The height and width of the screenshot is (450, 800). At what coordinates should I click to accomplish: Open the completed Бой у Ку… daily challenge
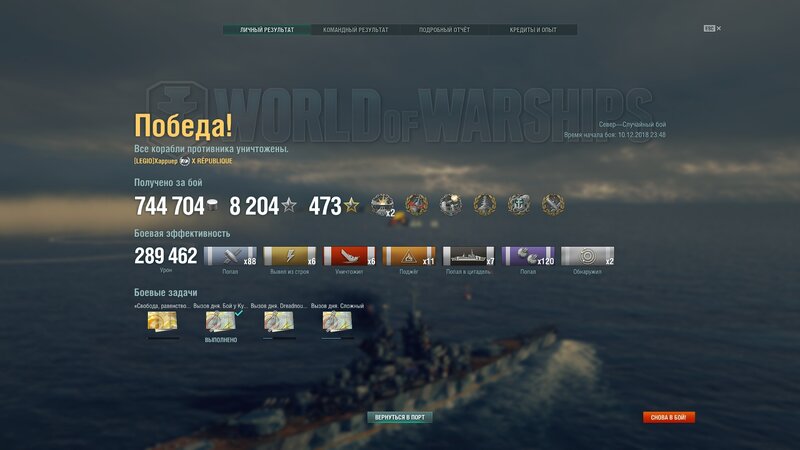221,321
